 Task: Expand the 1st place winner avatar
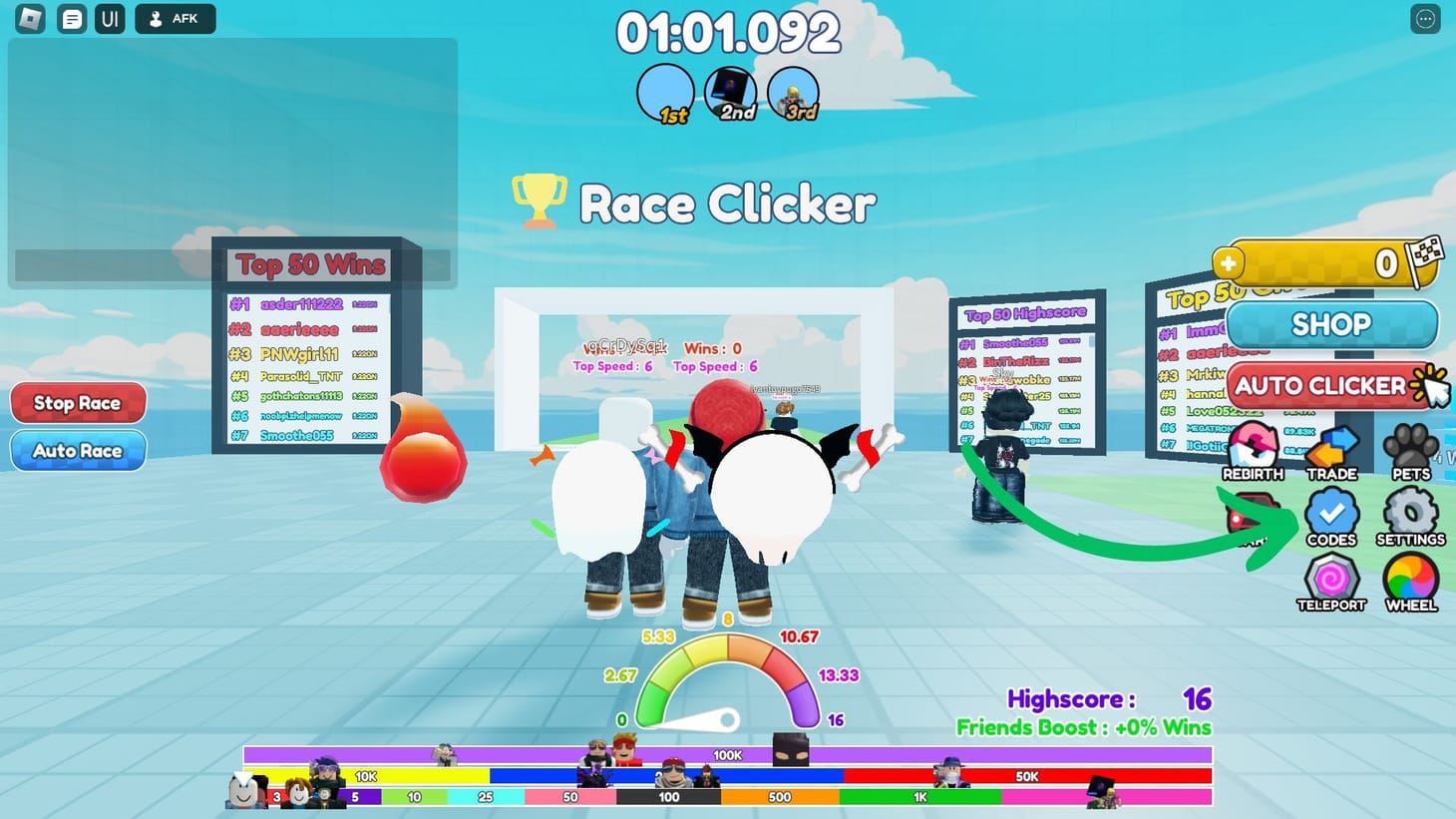[666, 91]
